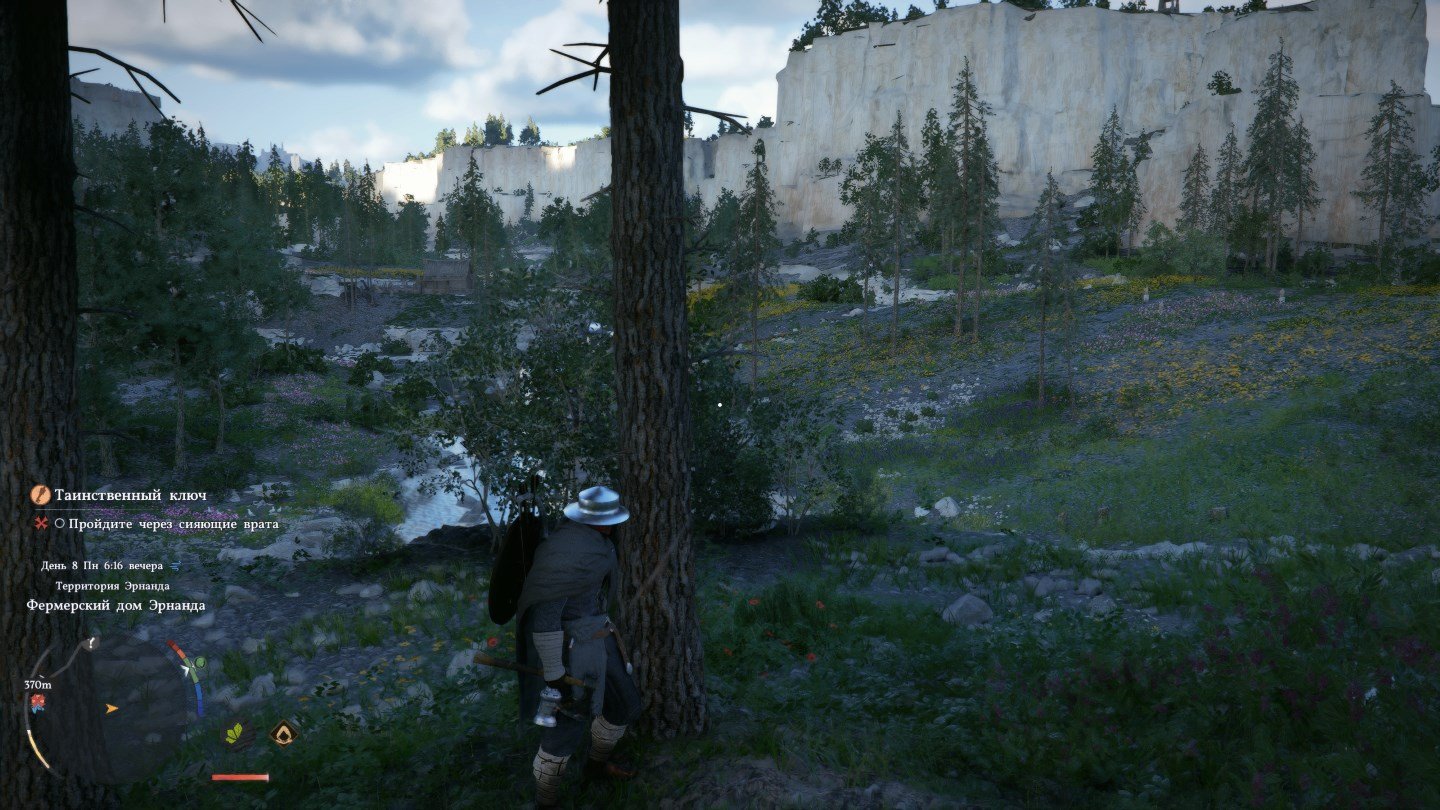This screenshot has width=1440, height=810.
Task: Select the green leaf status icon
Action: (x=236, y=734)
